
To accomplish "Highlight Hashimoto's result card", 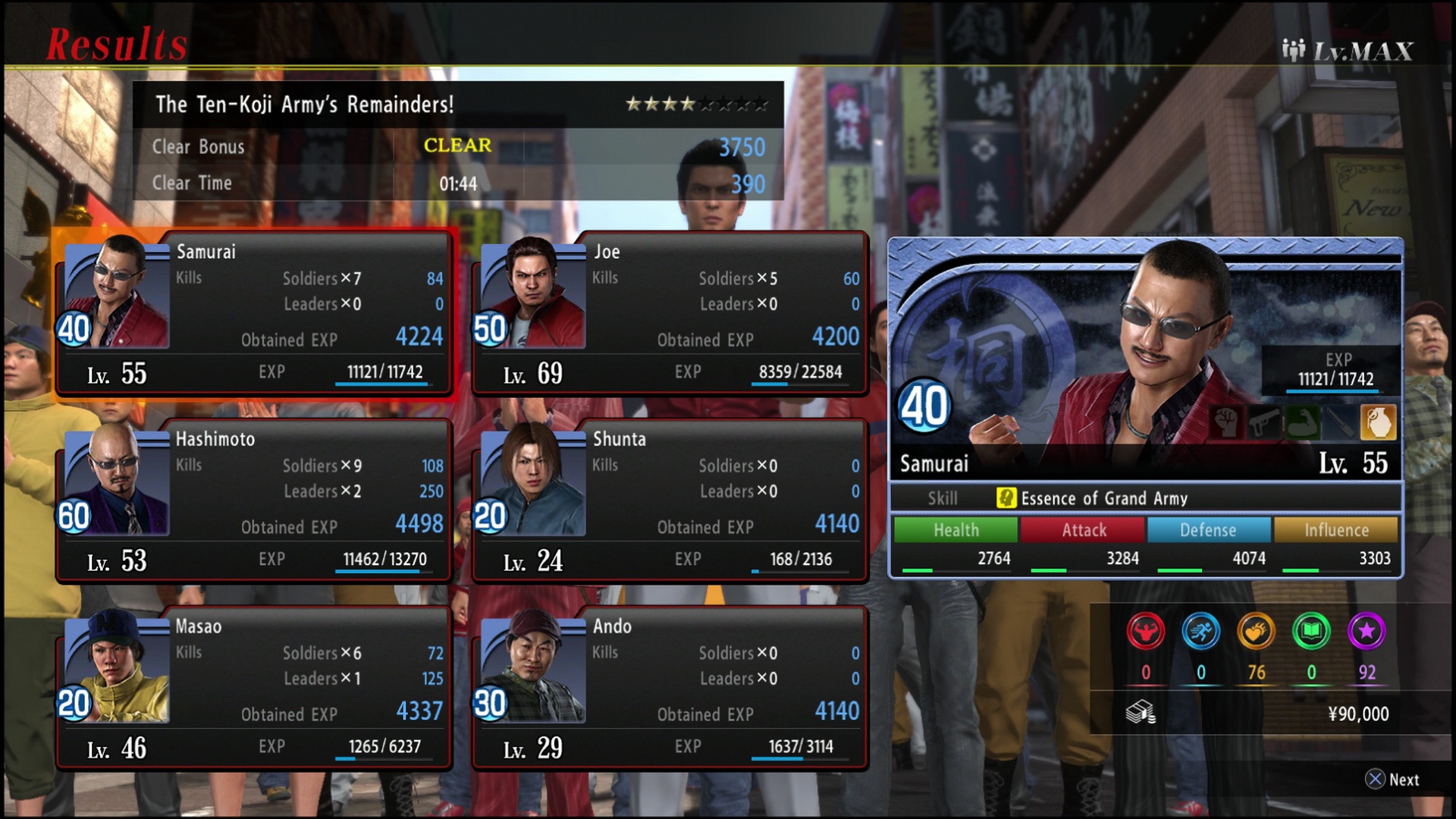I will [x=254, y=502].
